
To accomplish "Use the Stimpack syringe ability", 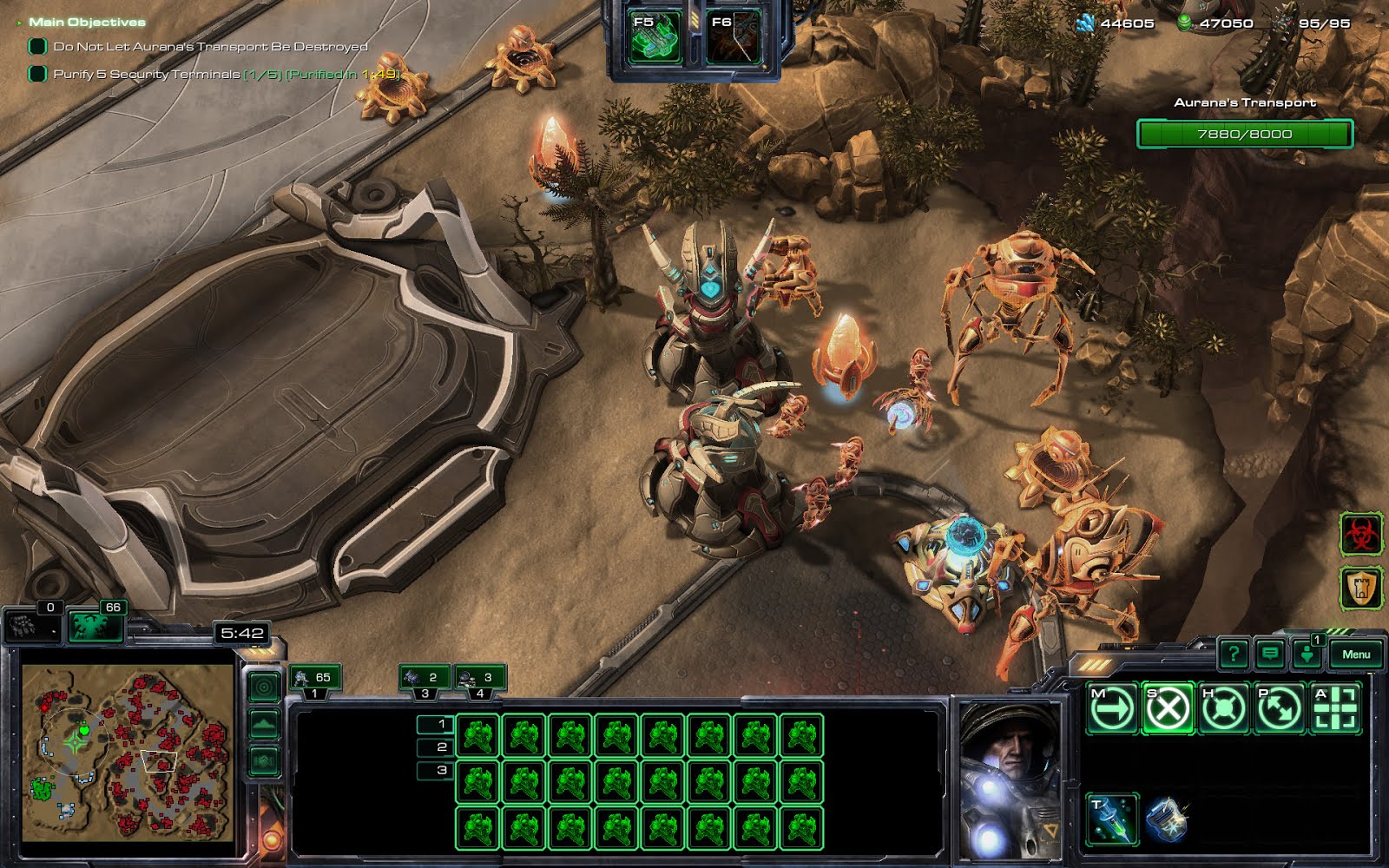I will (1112, 819).
